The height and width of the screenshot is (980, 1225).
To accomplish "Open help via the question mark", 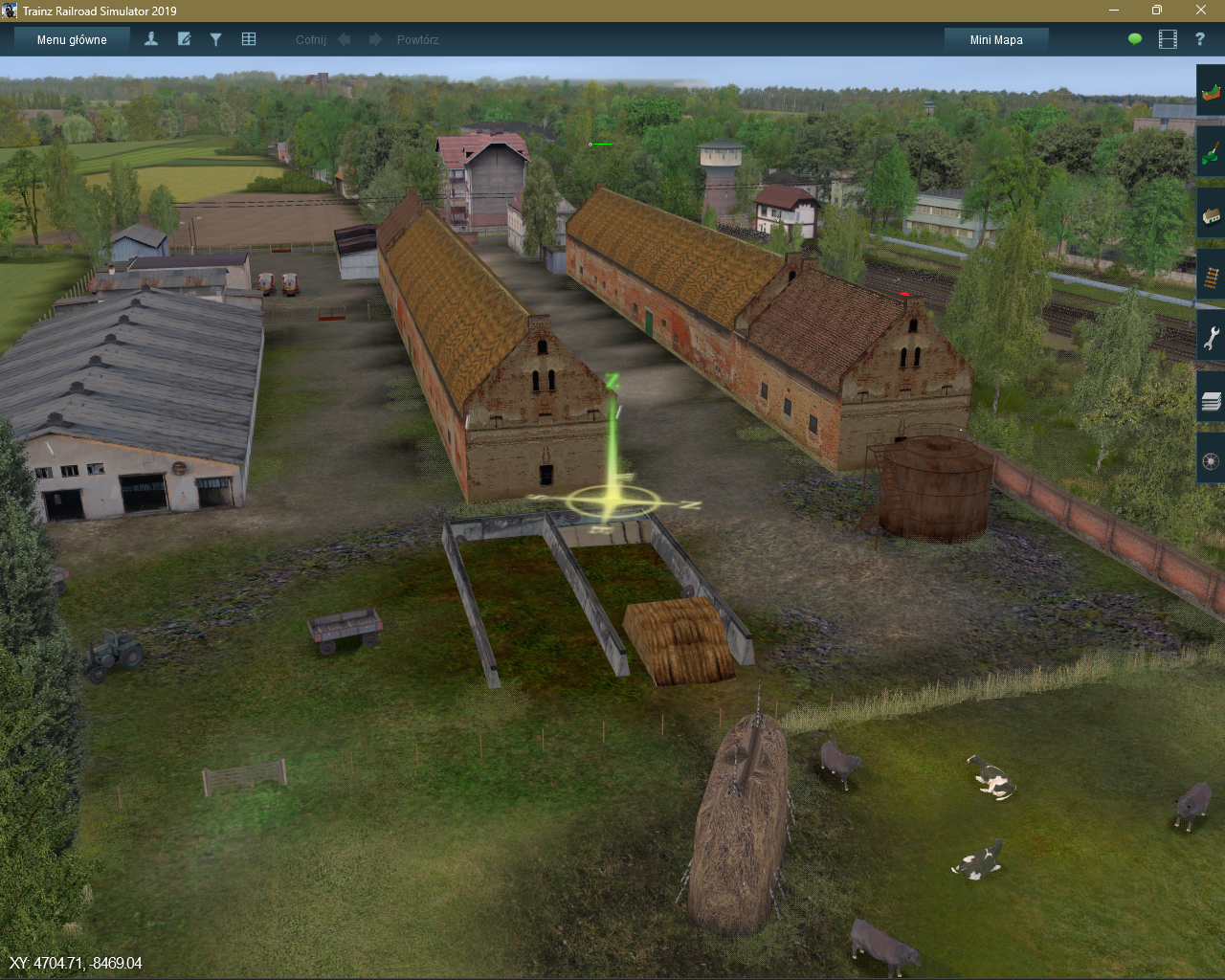I will coord(1199,39).
